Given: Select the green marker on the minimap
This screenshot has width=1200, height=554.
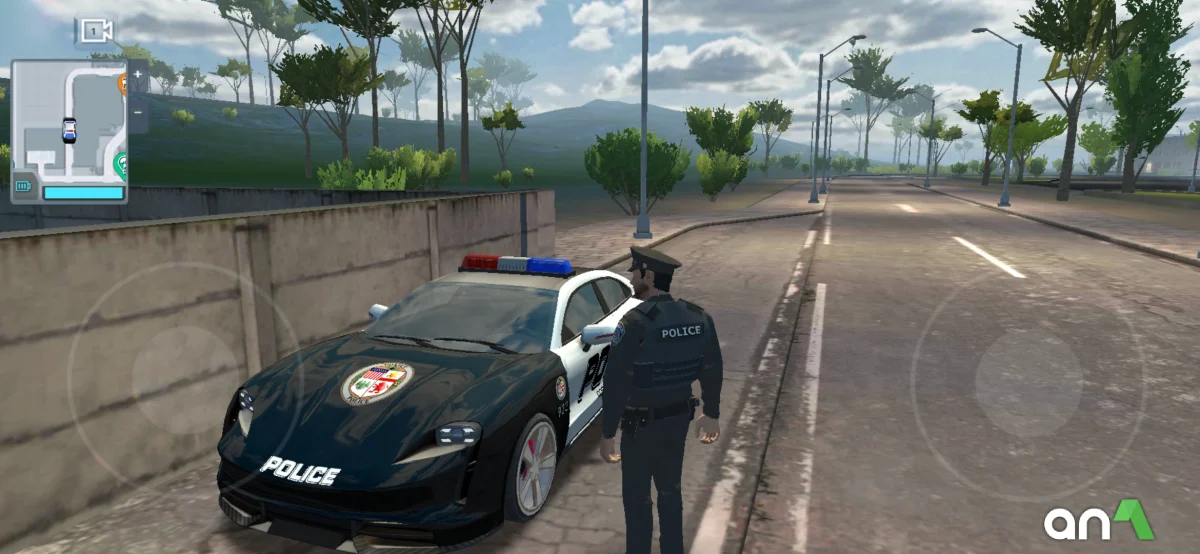Looking at the screenshot, I should coord(121,163).
